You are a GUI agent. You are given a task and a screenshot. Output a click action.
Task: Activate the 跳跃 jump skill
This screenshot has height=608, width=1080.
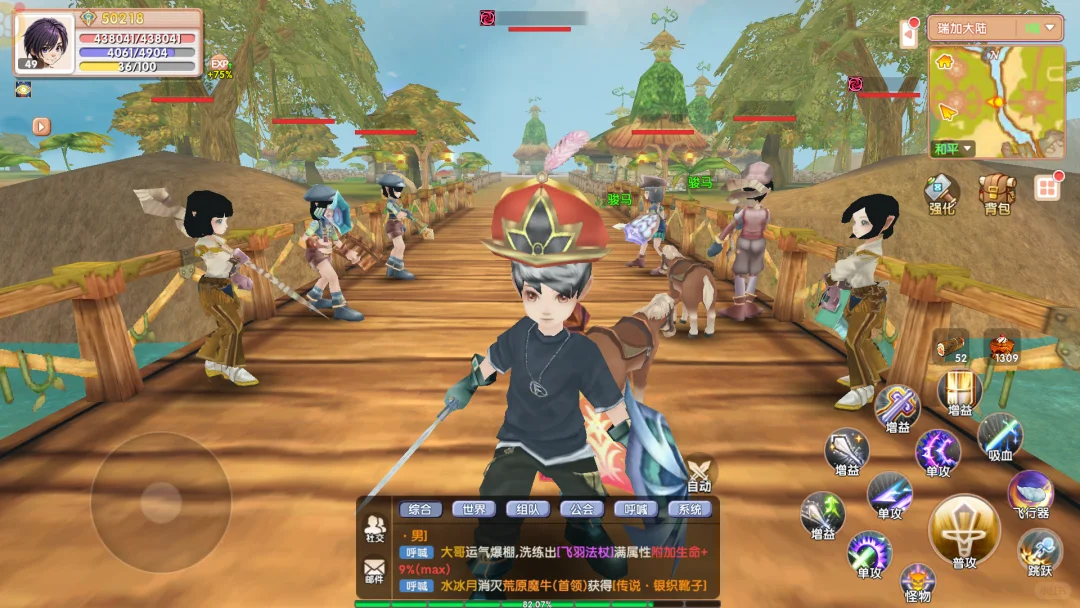tap(1040, 551)
